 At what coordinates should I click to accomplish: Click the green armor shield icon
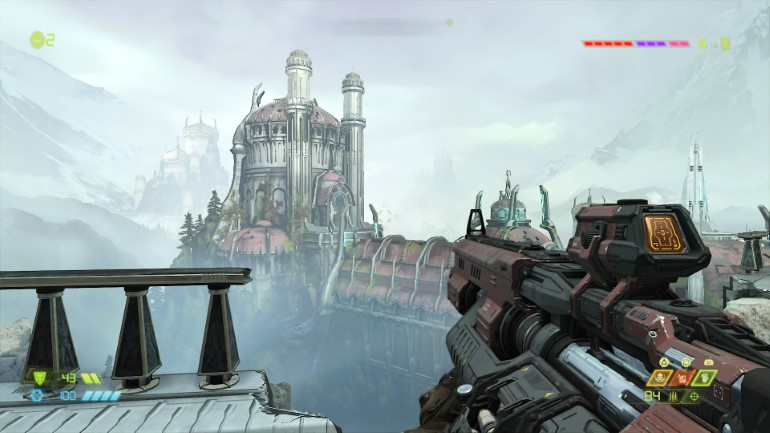point(40,378)
